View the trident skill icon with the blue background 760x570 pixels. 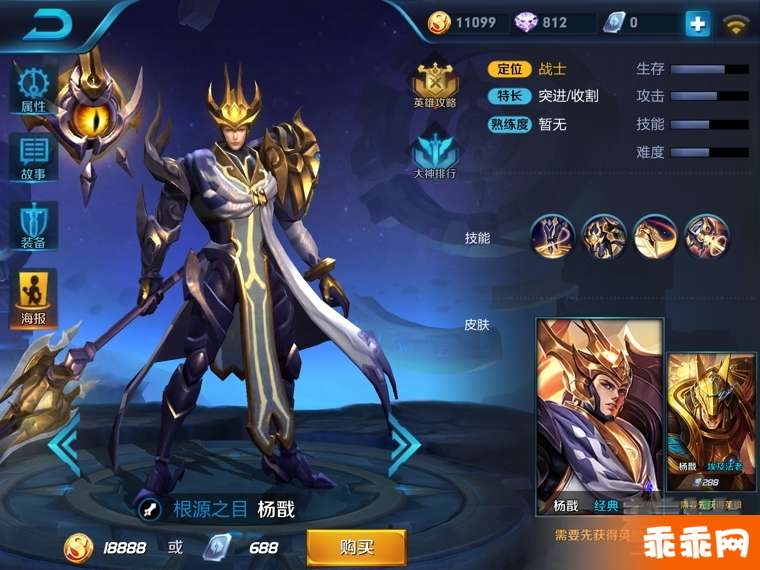coord(552,237)
